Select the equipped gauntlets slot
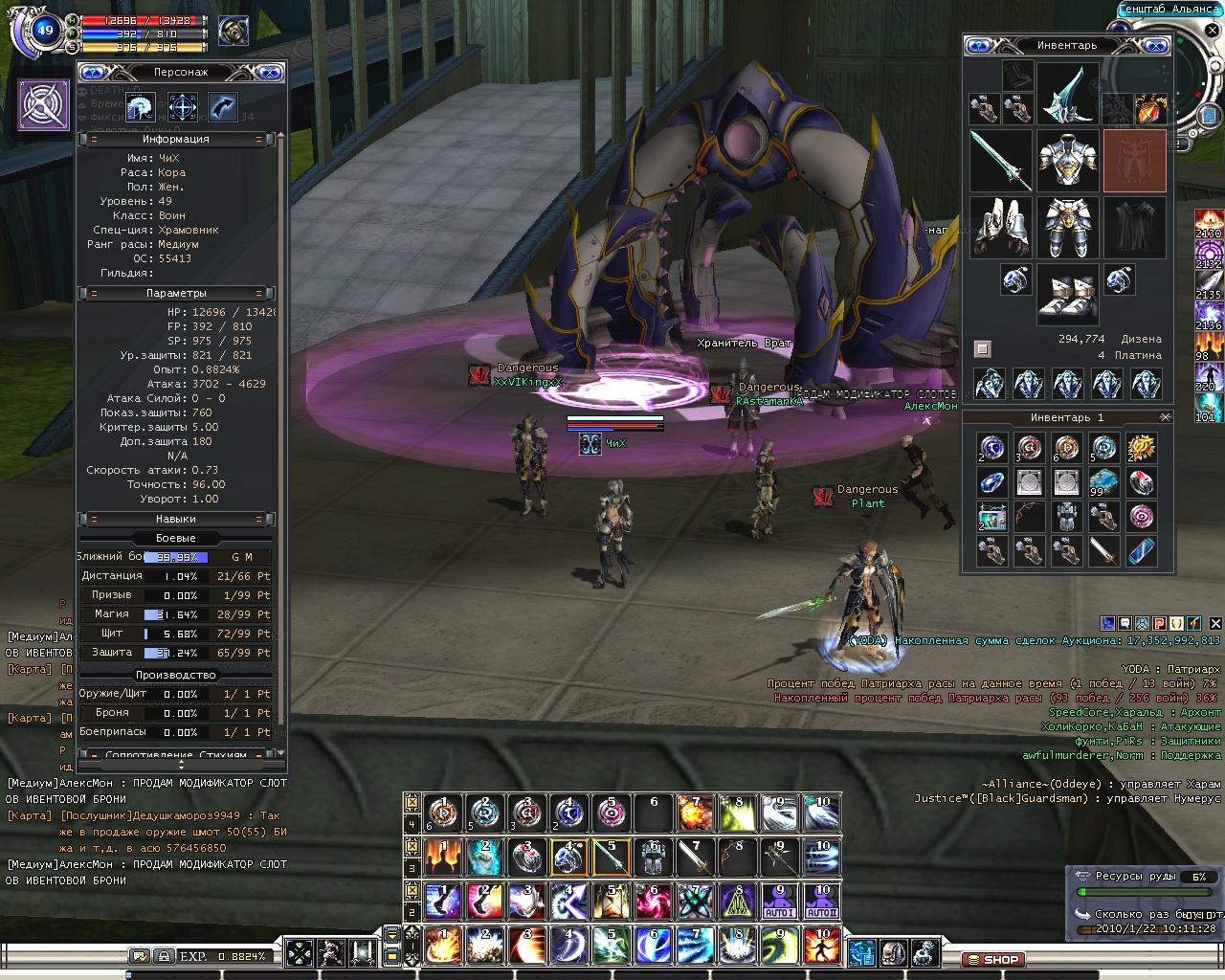Viewport: 1225px width, 980px height. (x=1000, y=228)
